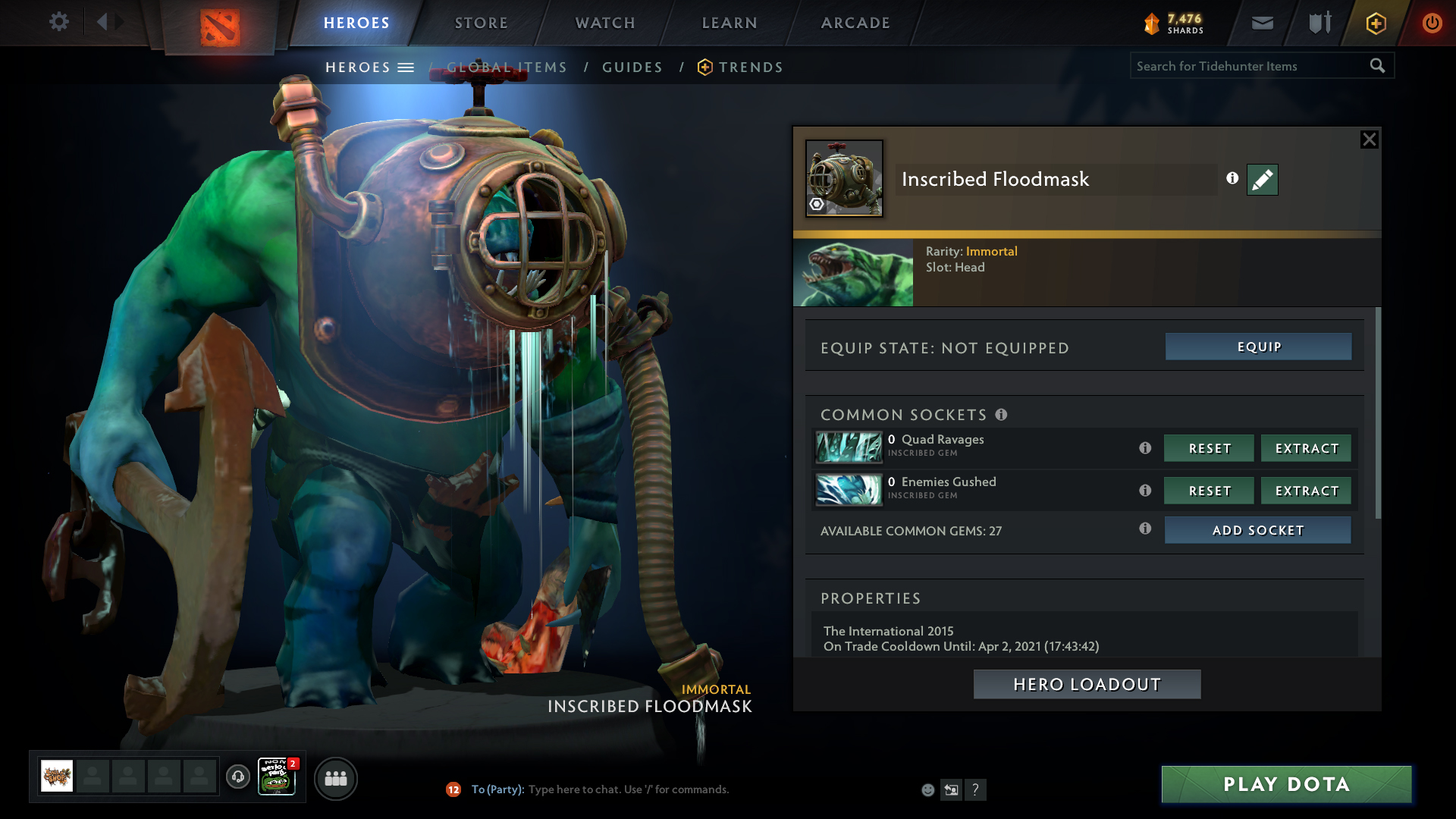Go to the Learn tab
This screenshot has width=1456, height=819.
pos(730,23)
